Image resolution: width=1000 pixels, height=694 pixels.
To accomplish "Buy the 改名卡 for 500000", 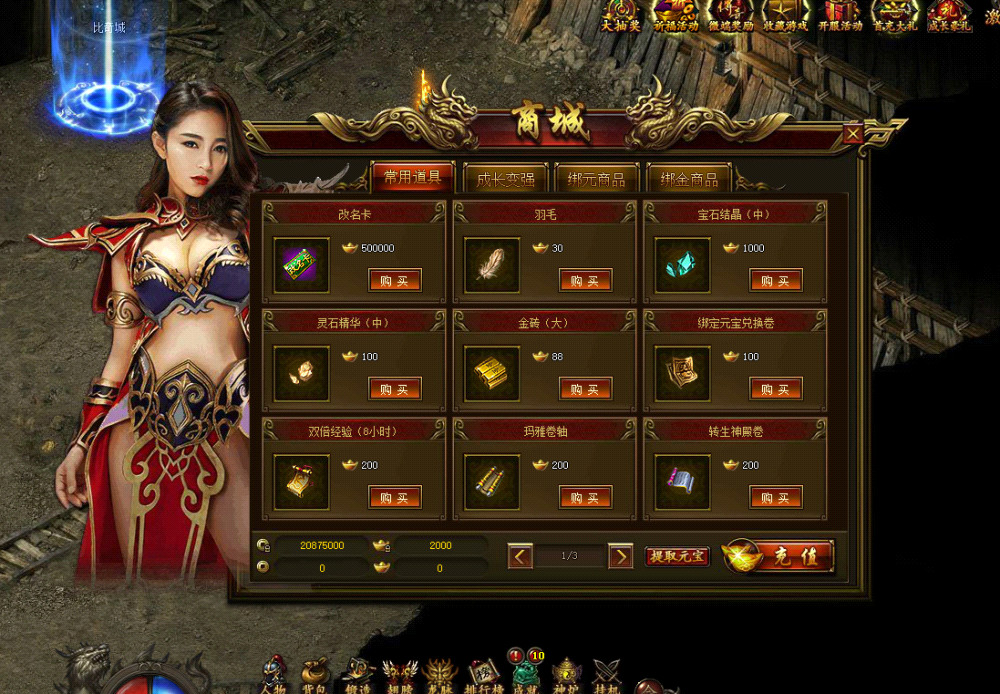I will [395, 280].
